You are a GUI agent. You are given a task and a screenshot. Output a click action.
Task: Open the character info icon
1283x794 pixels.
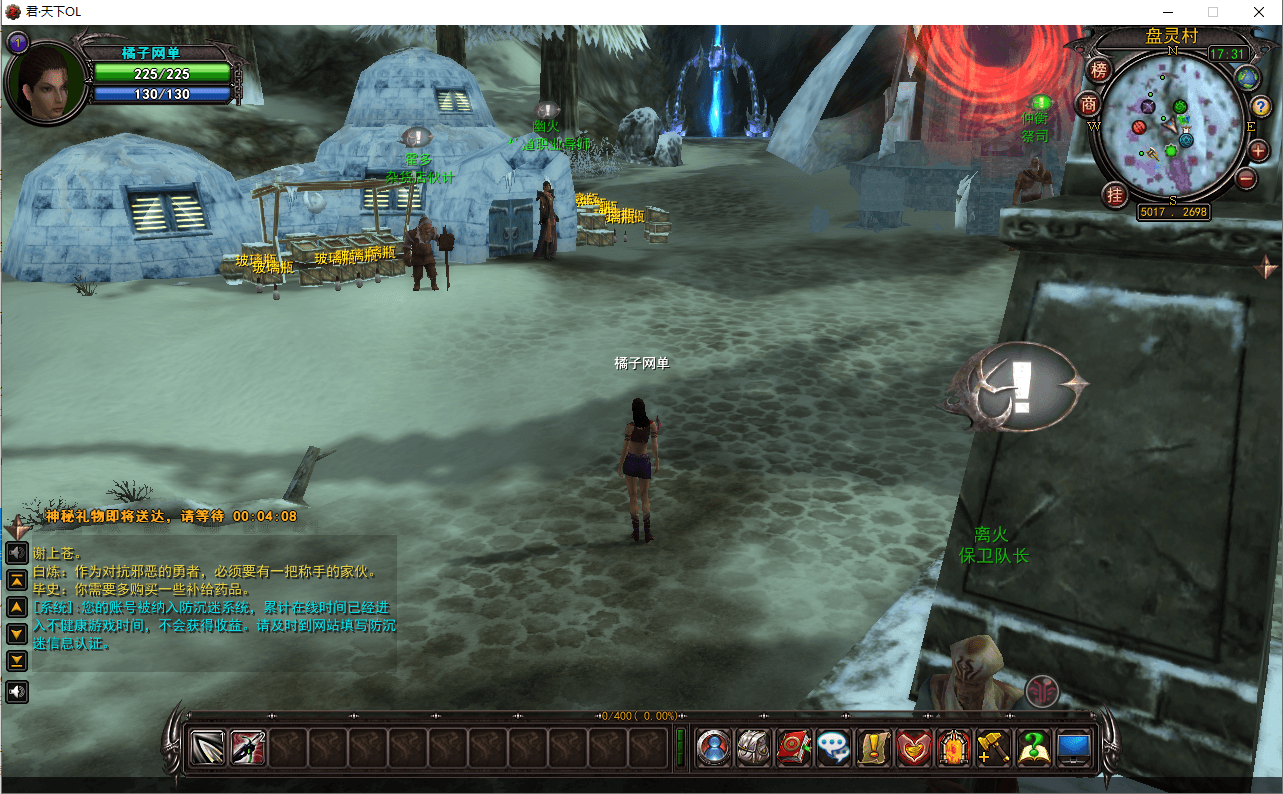[x=714, y=748]
